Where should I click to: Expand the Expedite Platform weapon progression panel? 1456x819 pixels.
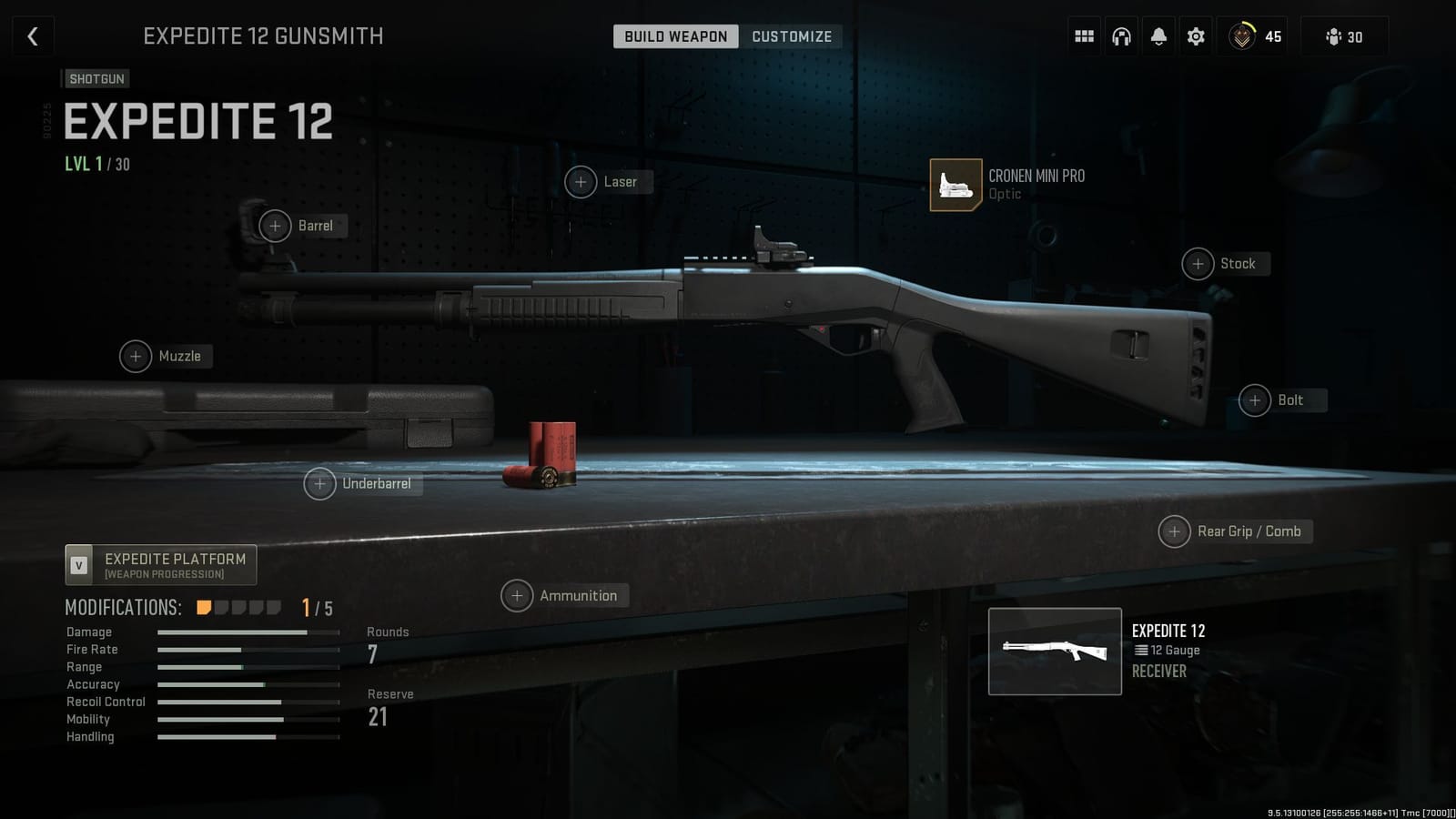pos(159,564)
